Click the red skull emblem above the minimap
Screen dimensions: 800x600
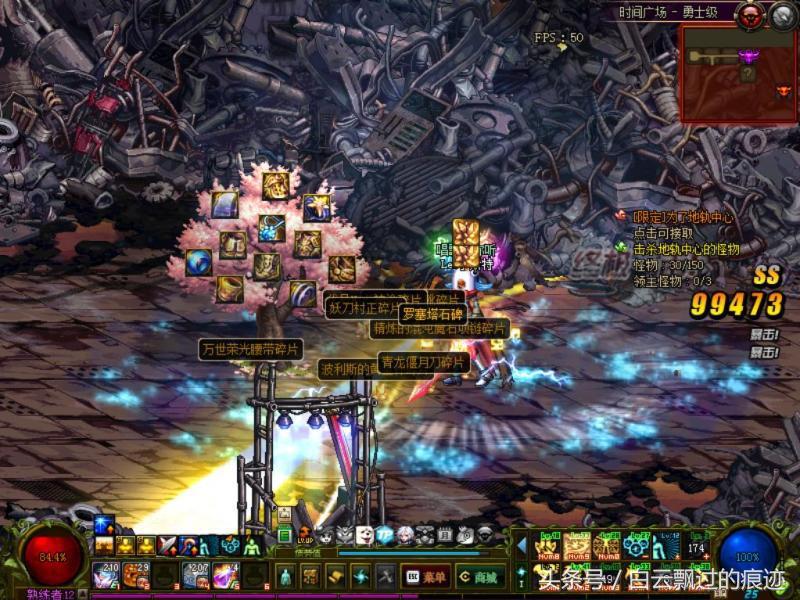(x=750, y=14)
